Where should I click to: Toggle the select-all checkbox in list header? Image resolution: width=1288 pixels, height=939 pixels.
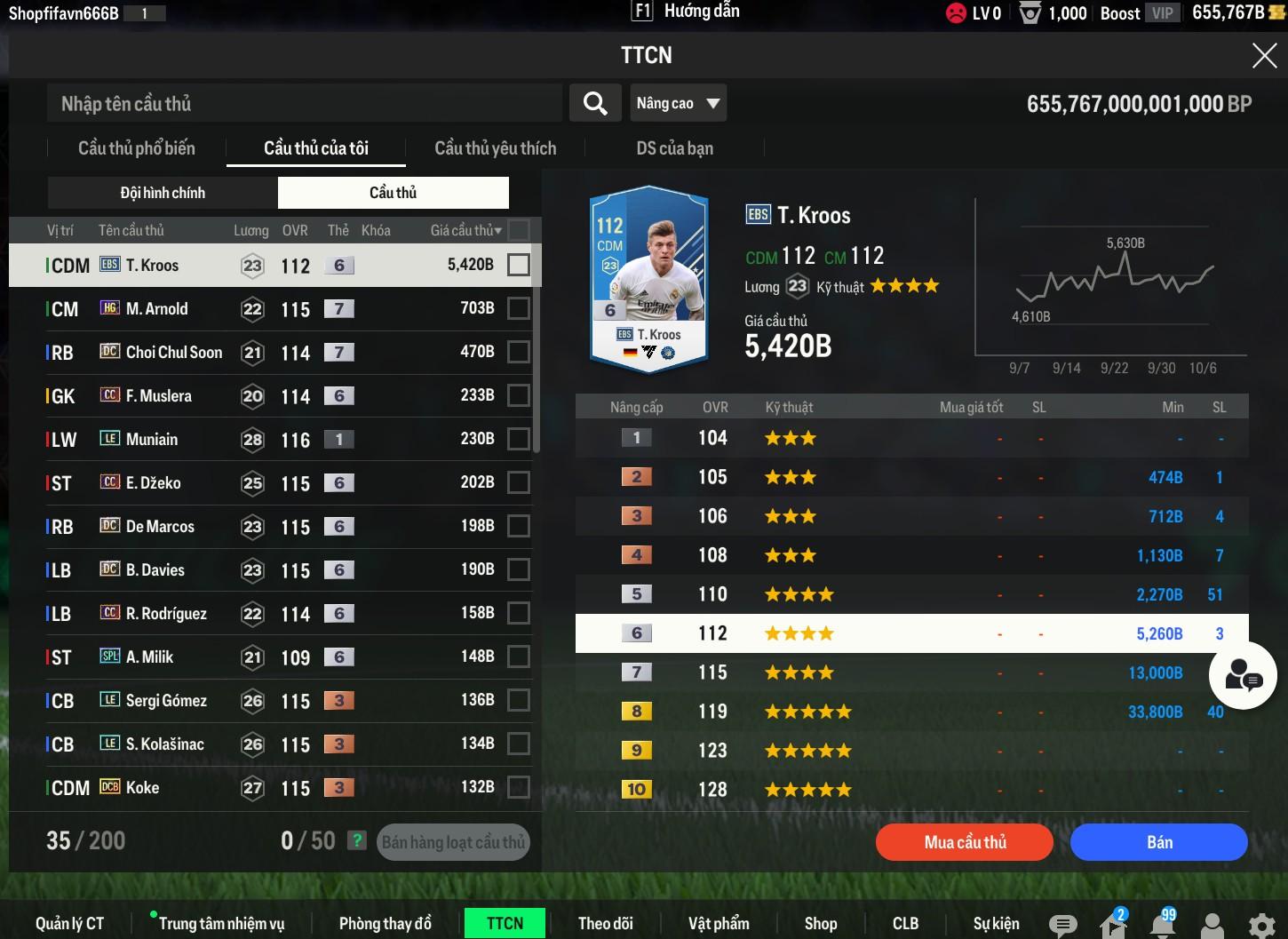point(518,230)
